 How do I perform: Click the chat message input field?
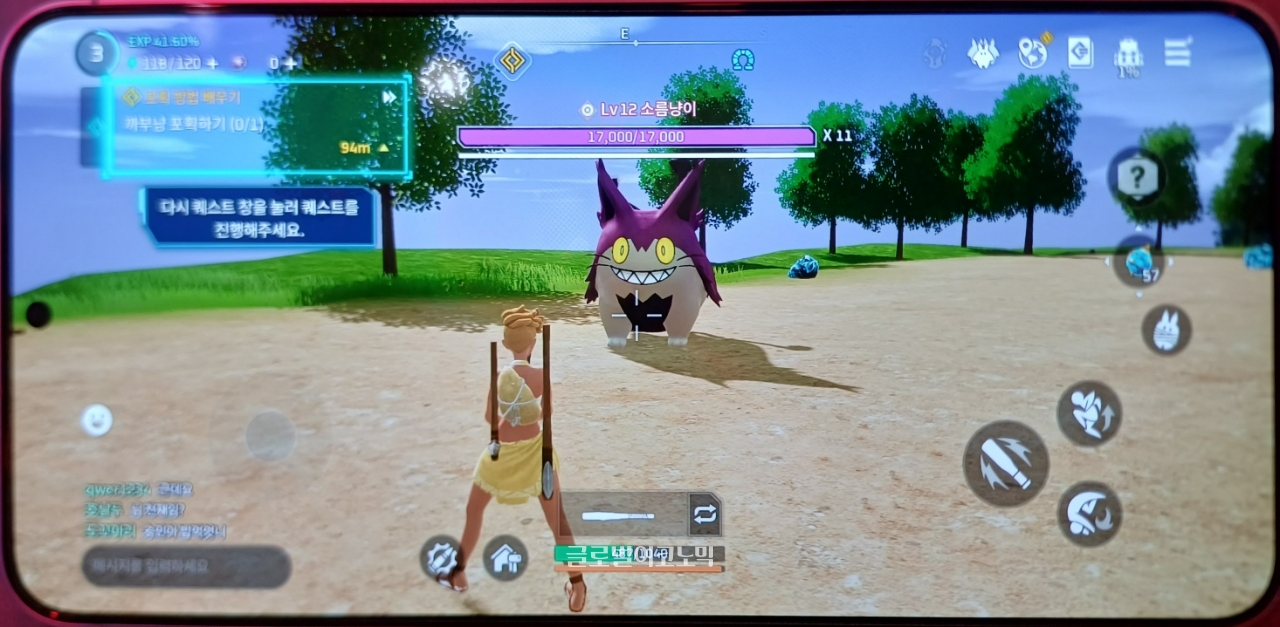pos(186,567)
